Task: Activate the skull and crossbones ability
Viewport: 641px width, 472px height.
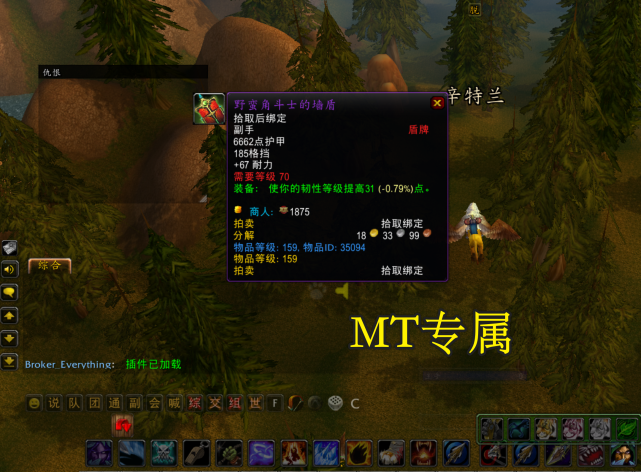Action: pos(164,453)
